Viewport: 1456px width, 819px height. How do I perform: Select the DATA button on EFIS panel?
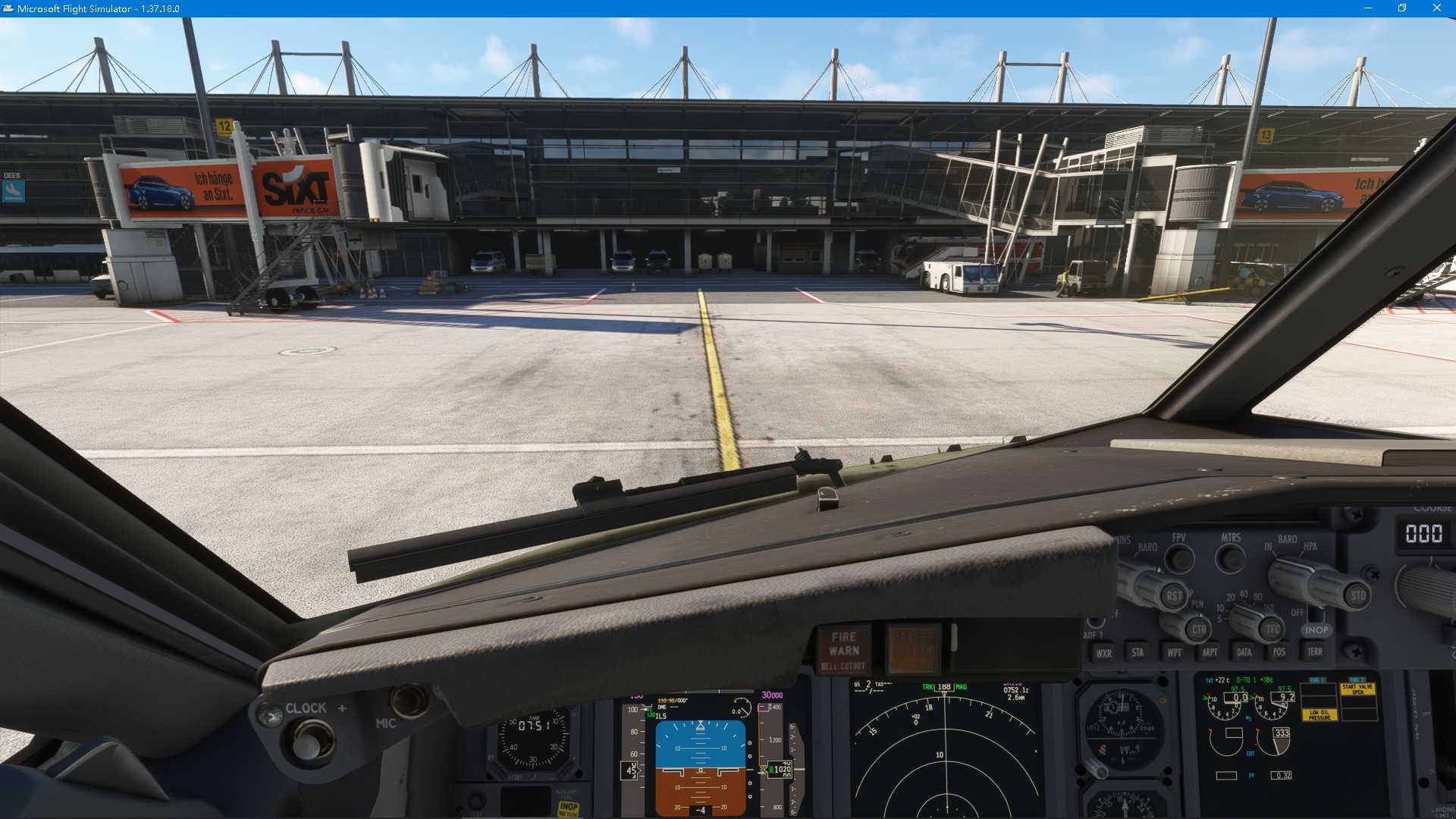point(1244,652)
